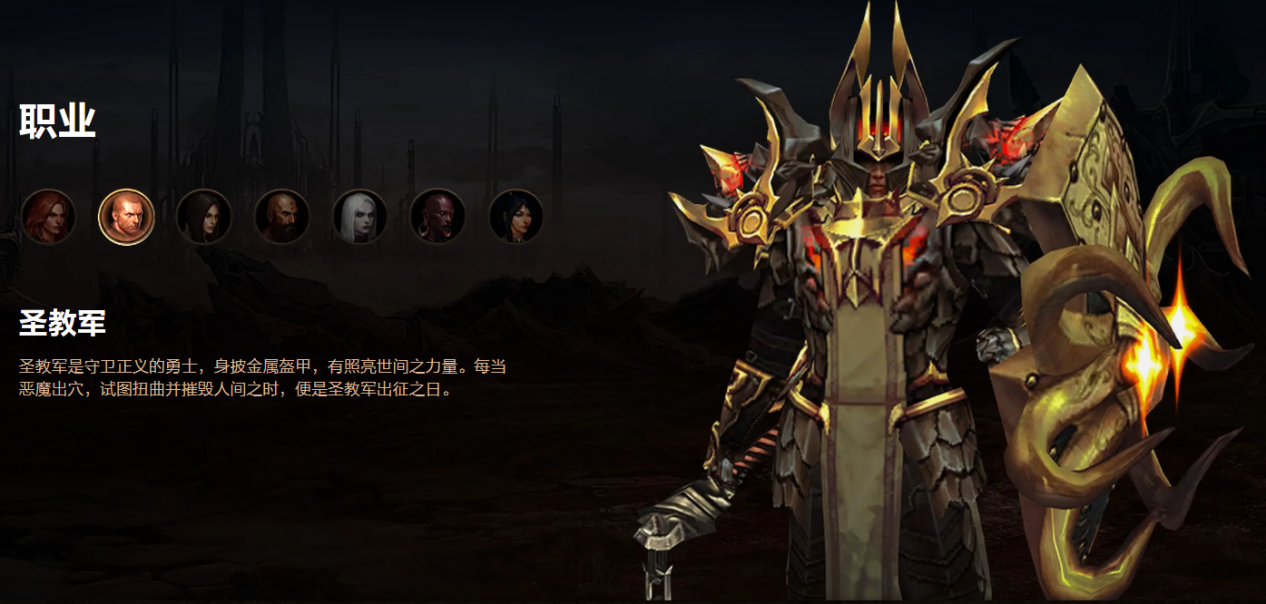Choose the white-haired Necromancer portrait

[360, 216]
